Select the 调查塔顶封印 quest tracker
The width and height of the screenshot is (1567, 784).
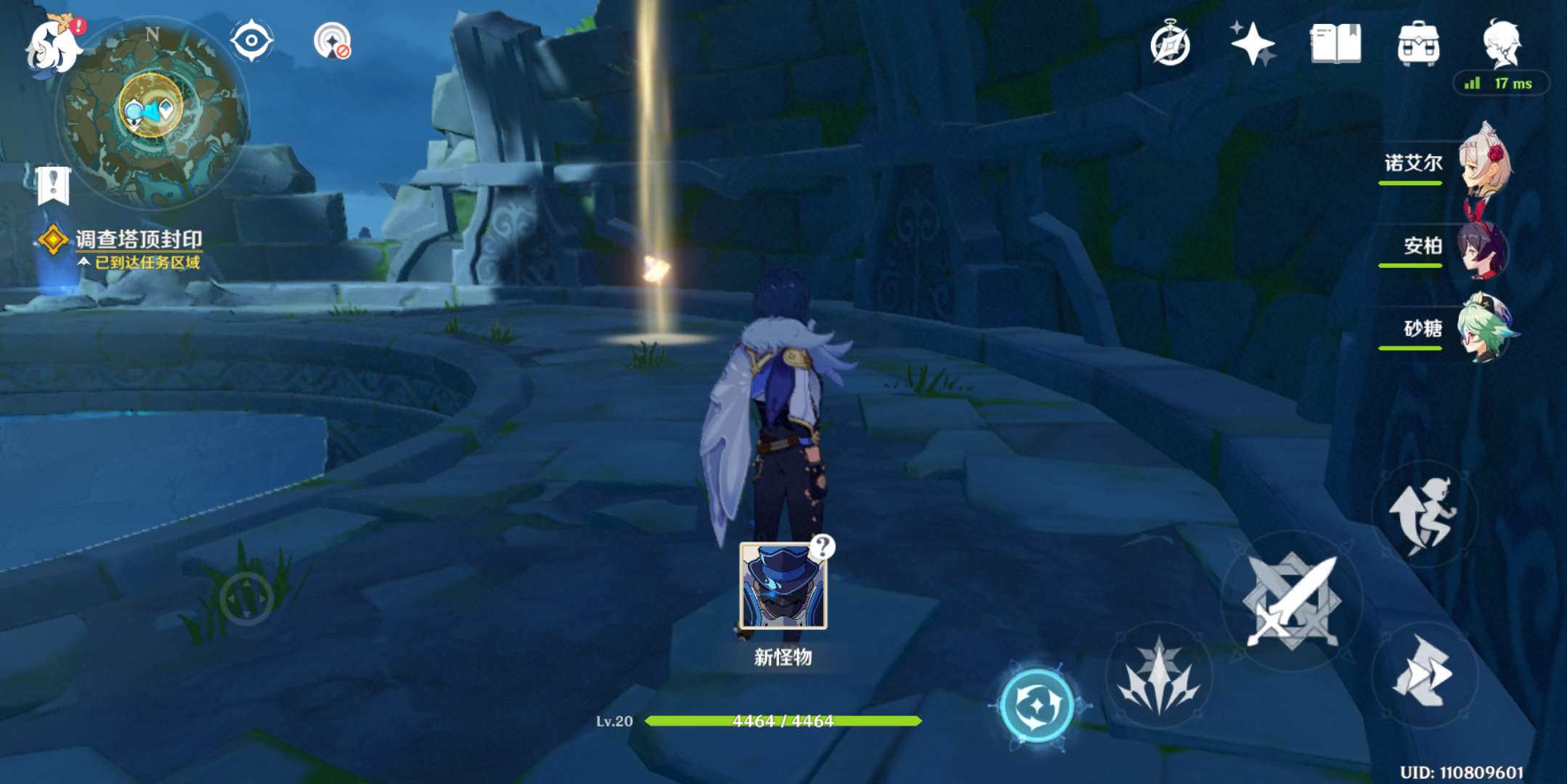click(x=138, y=240)
